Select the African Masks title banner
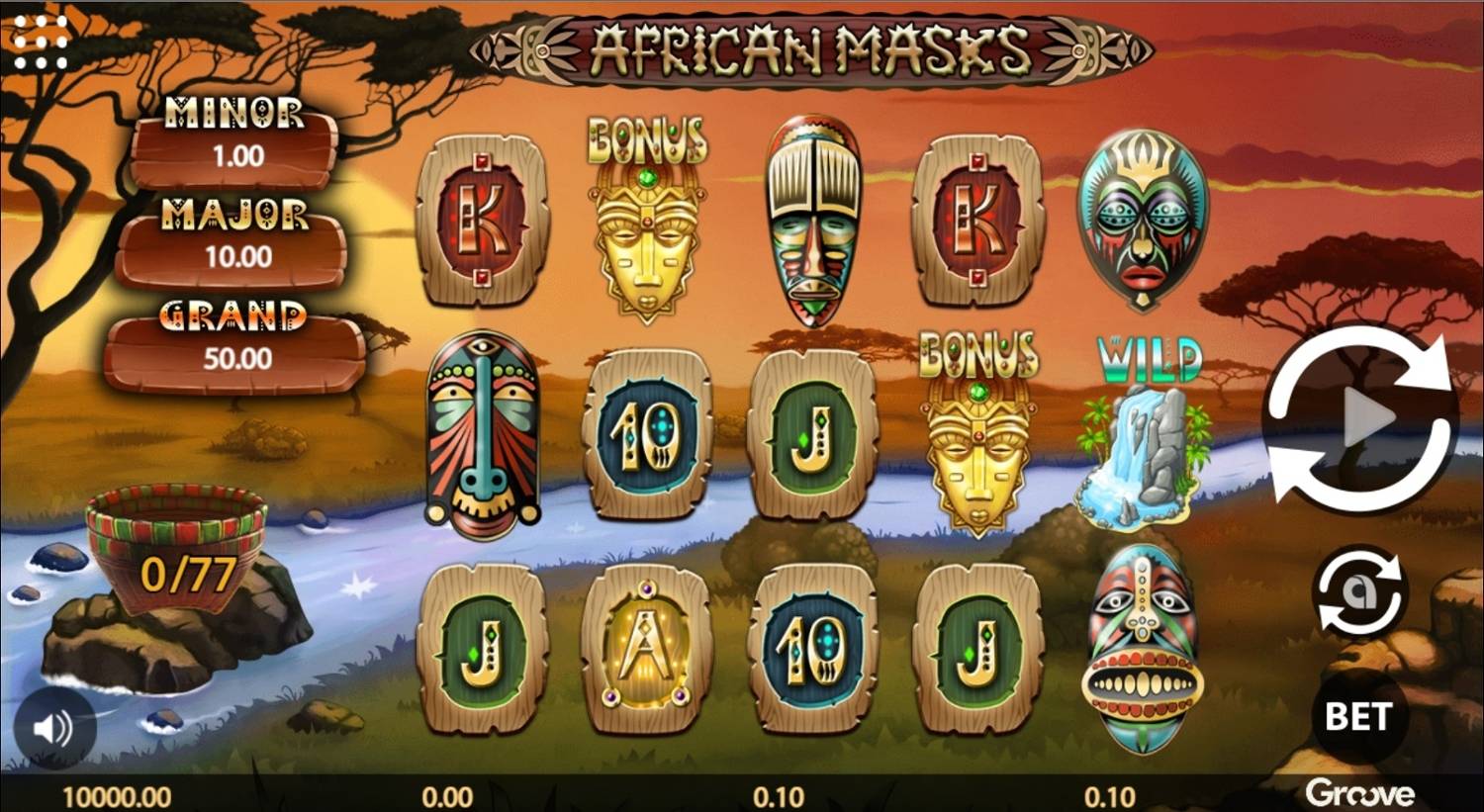This screenshot has height=812, width=1484. pos(806,47)
